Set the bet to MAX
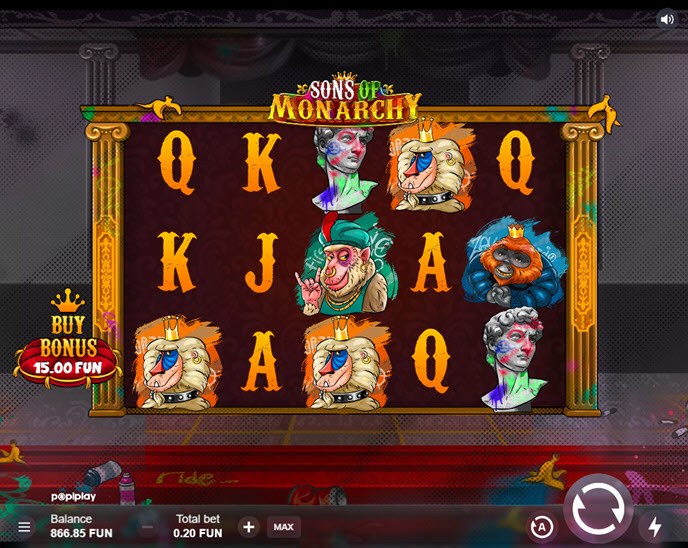This screenshot has height=548, width=688. tap(283, 527)
